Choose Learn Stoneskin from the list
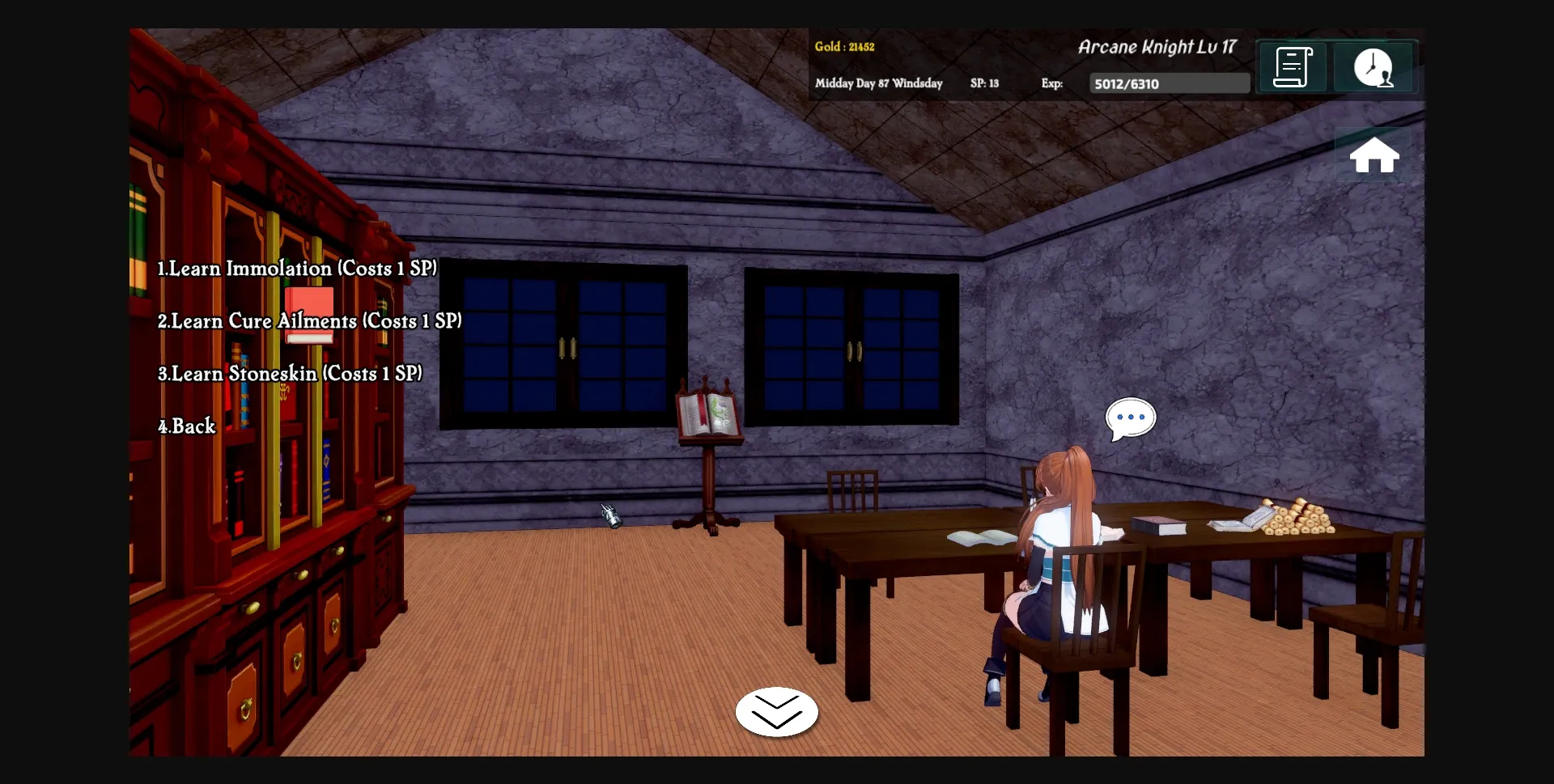Screen dimensions: 1554x784 pyautogui.click(x=290, y=373)
